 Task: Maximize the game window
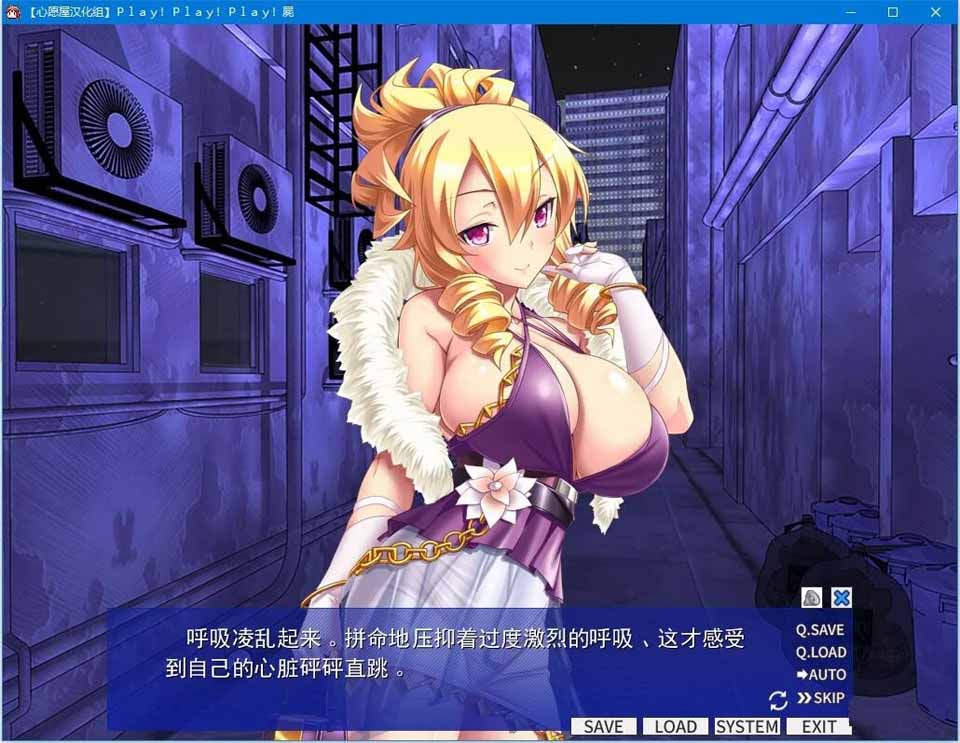point(893,12)
